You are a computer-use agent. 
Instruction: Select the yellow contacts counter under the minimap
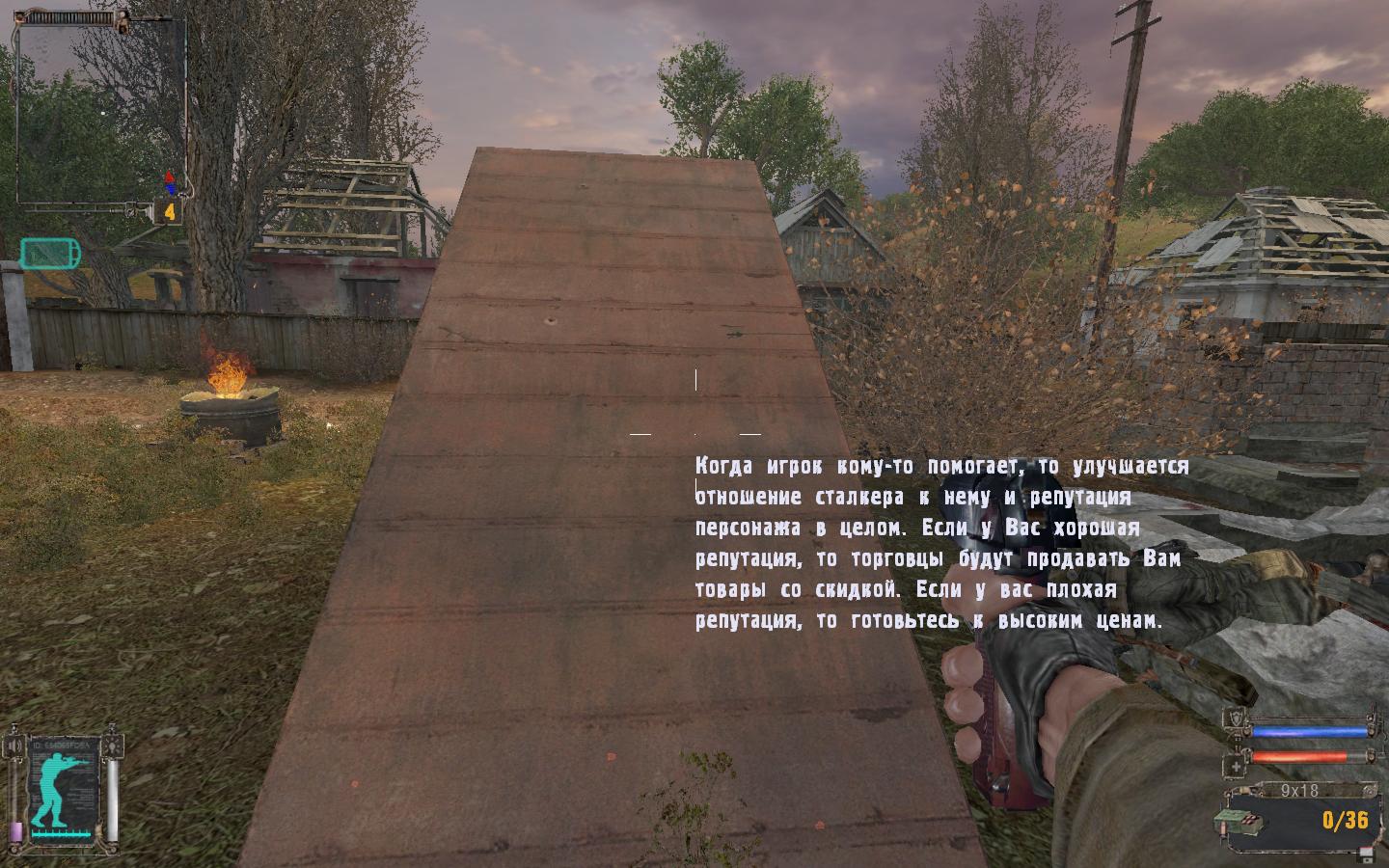(170, 211)
